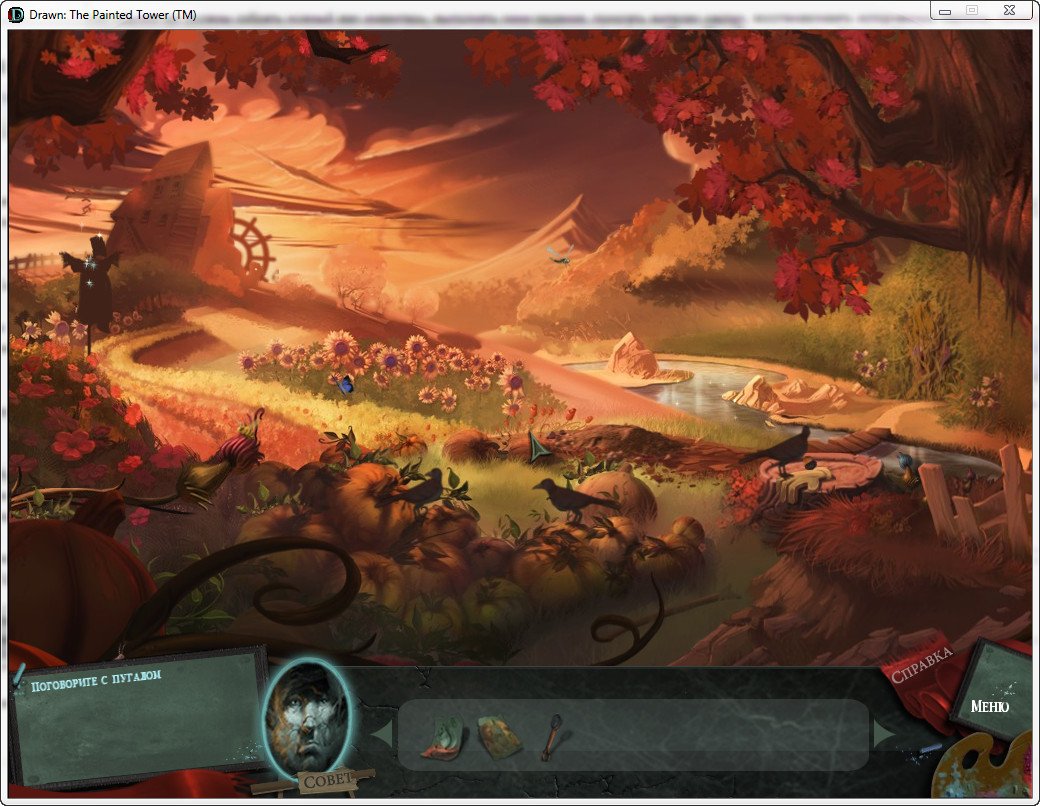Viewport: 1040px width, 806px height.
Task: Open the Справка help ribbon
Action: (x=920, y=667)
